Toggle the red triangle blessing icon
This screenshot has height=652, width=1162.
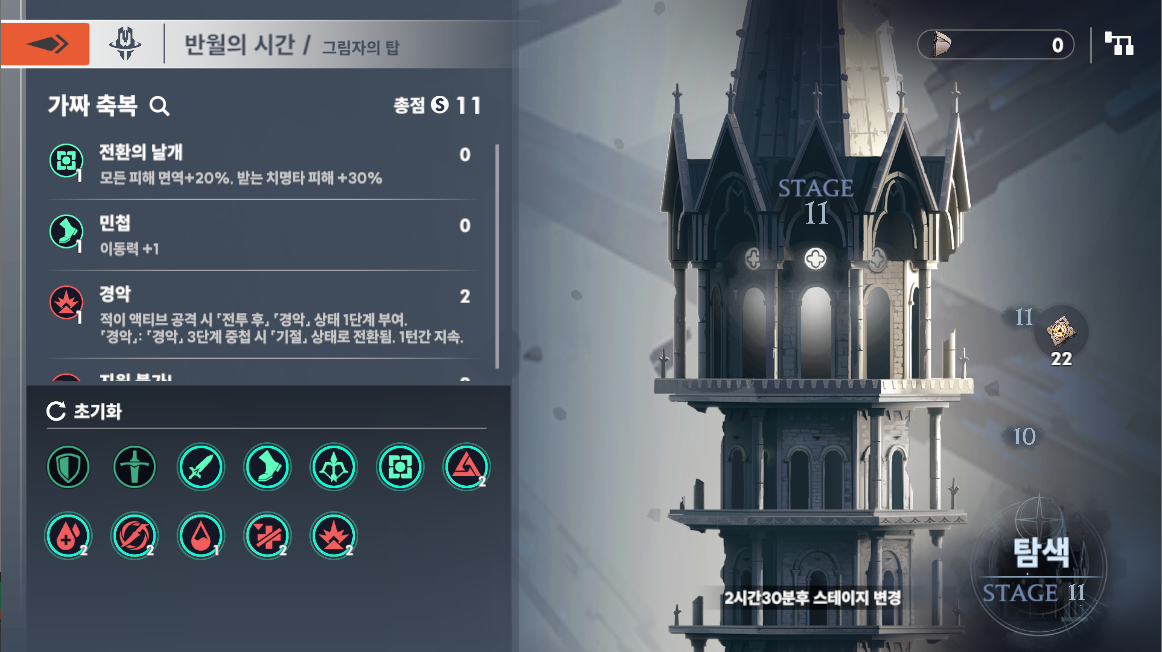464,467
